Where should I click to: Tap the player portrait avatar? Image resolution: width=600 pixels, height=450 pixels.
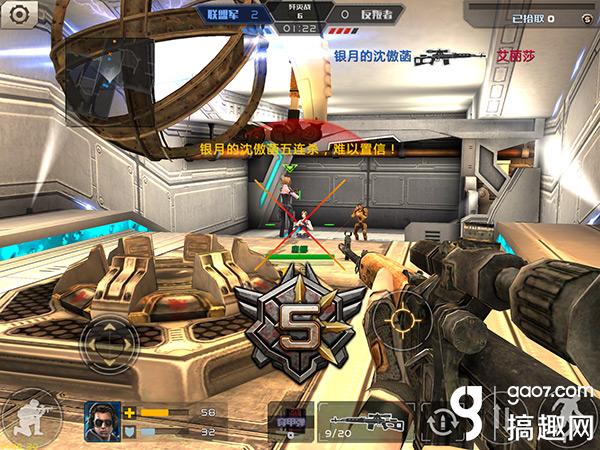101,418
